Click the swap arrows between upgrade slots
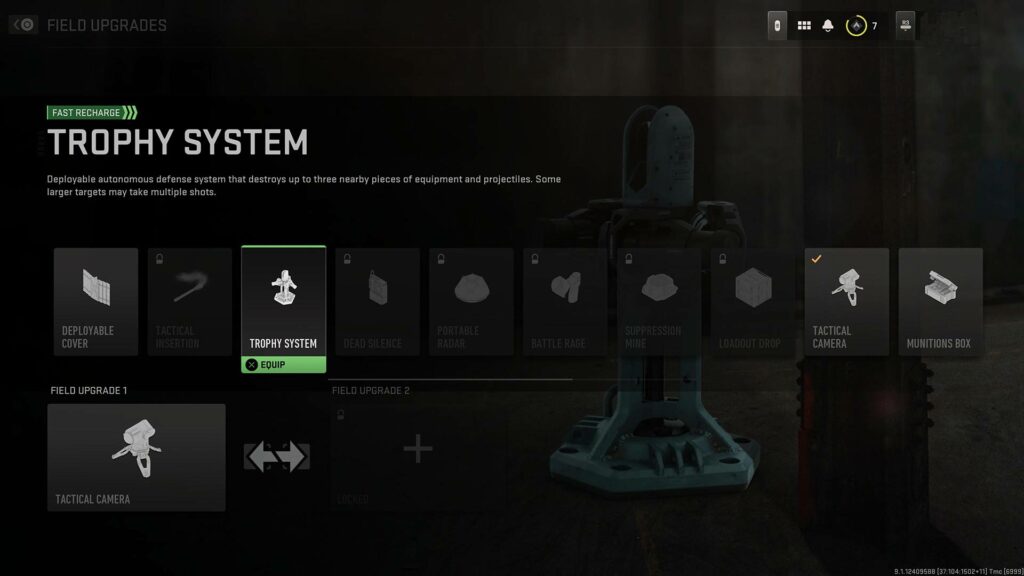The height and width of the screenshot is (576, 1024). point(277,457)
